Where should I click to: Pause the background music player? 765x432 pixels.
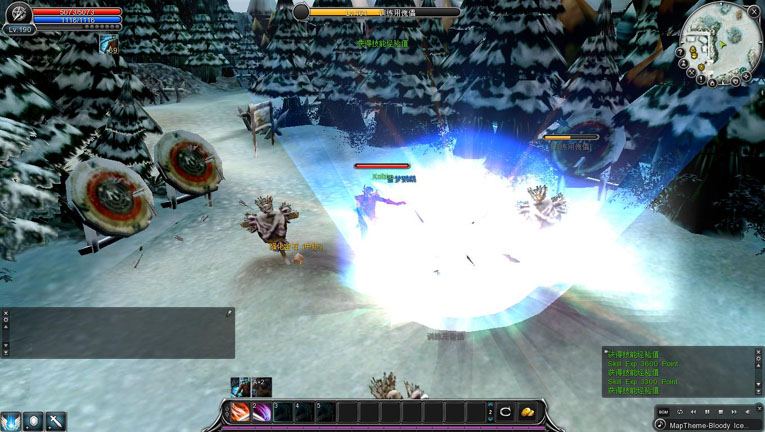tap(707, 412)
